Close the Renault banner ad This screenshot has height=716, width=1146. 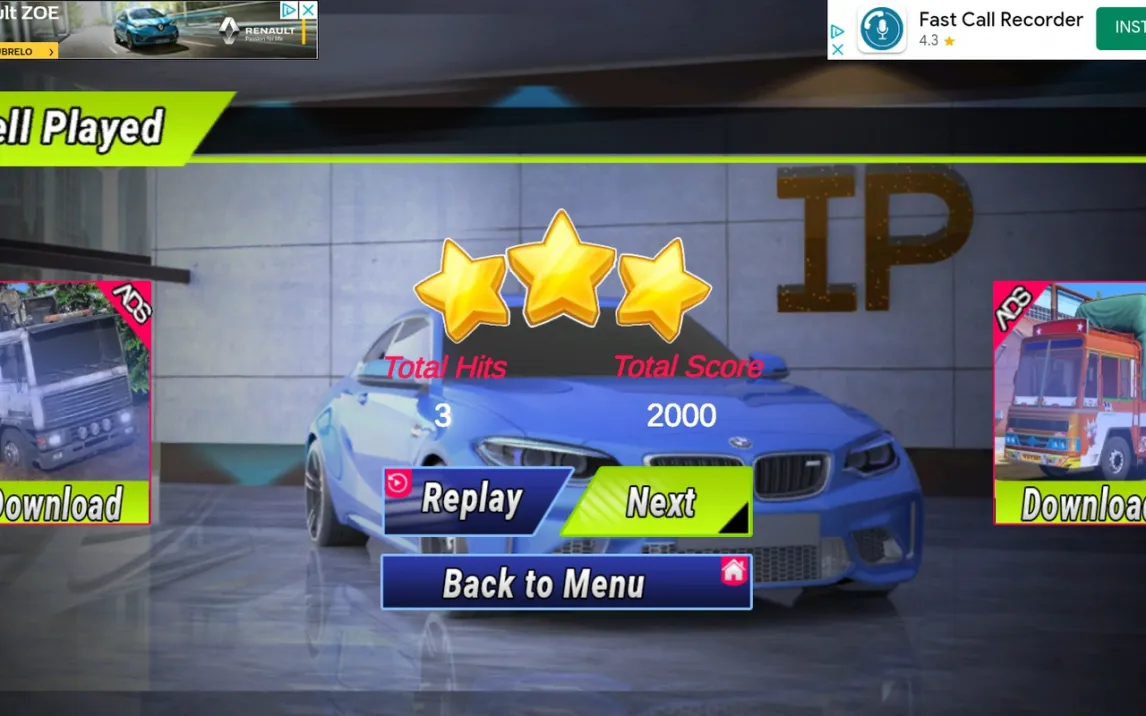[308, 10]
